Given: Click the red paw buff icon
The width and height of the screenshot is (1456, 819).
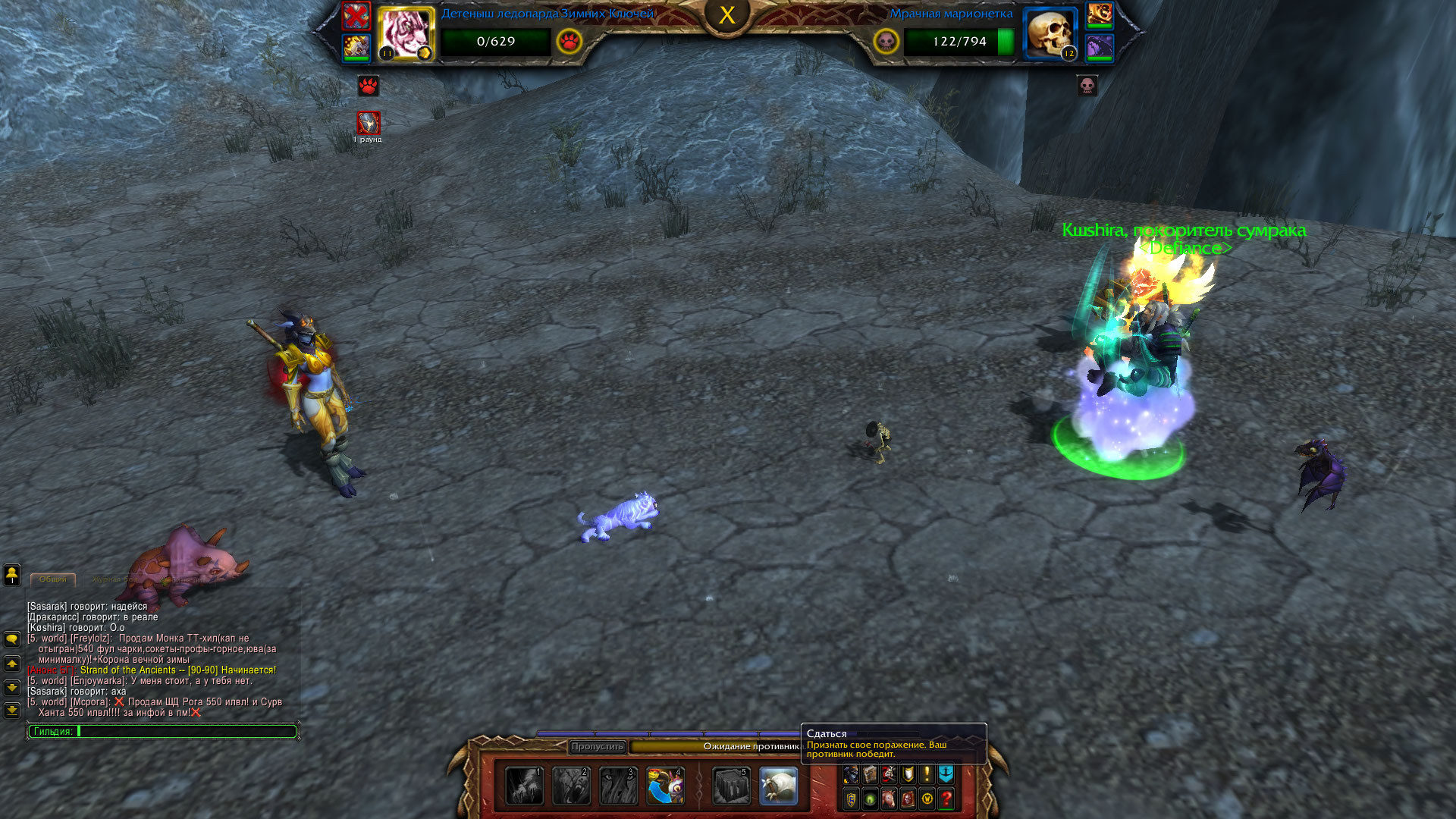Looking at the screenshot, I should 368,86.
